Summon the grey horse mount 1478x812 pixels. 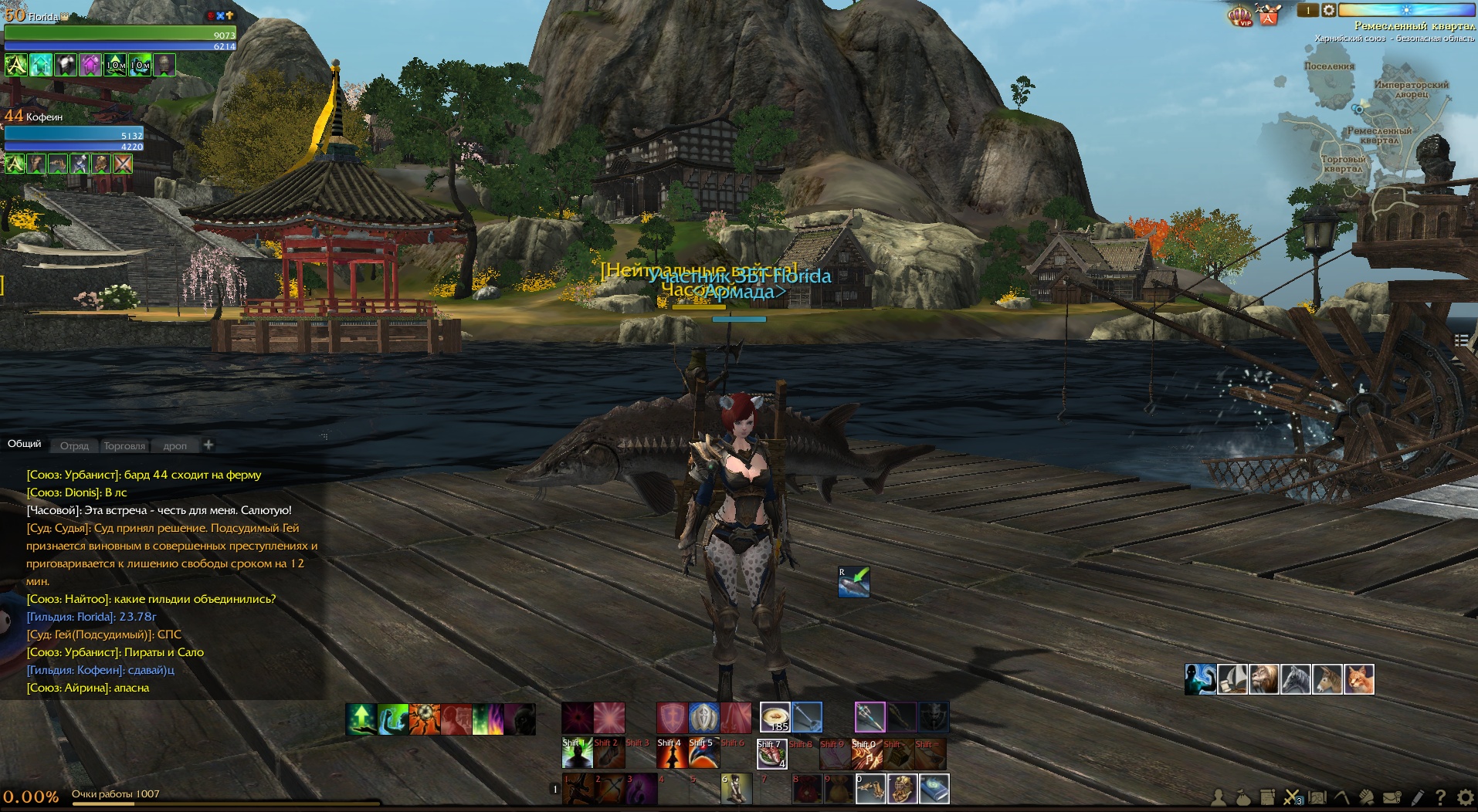(1295, 679)
